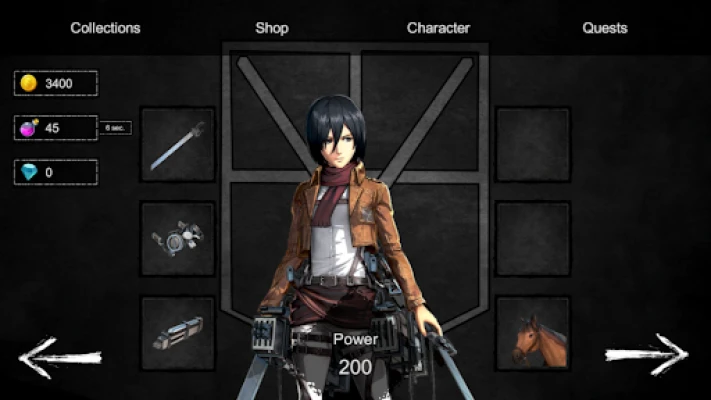
Task: Click the purple potion energy icon
Action: 28,128
